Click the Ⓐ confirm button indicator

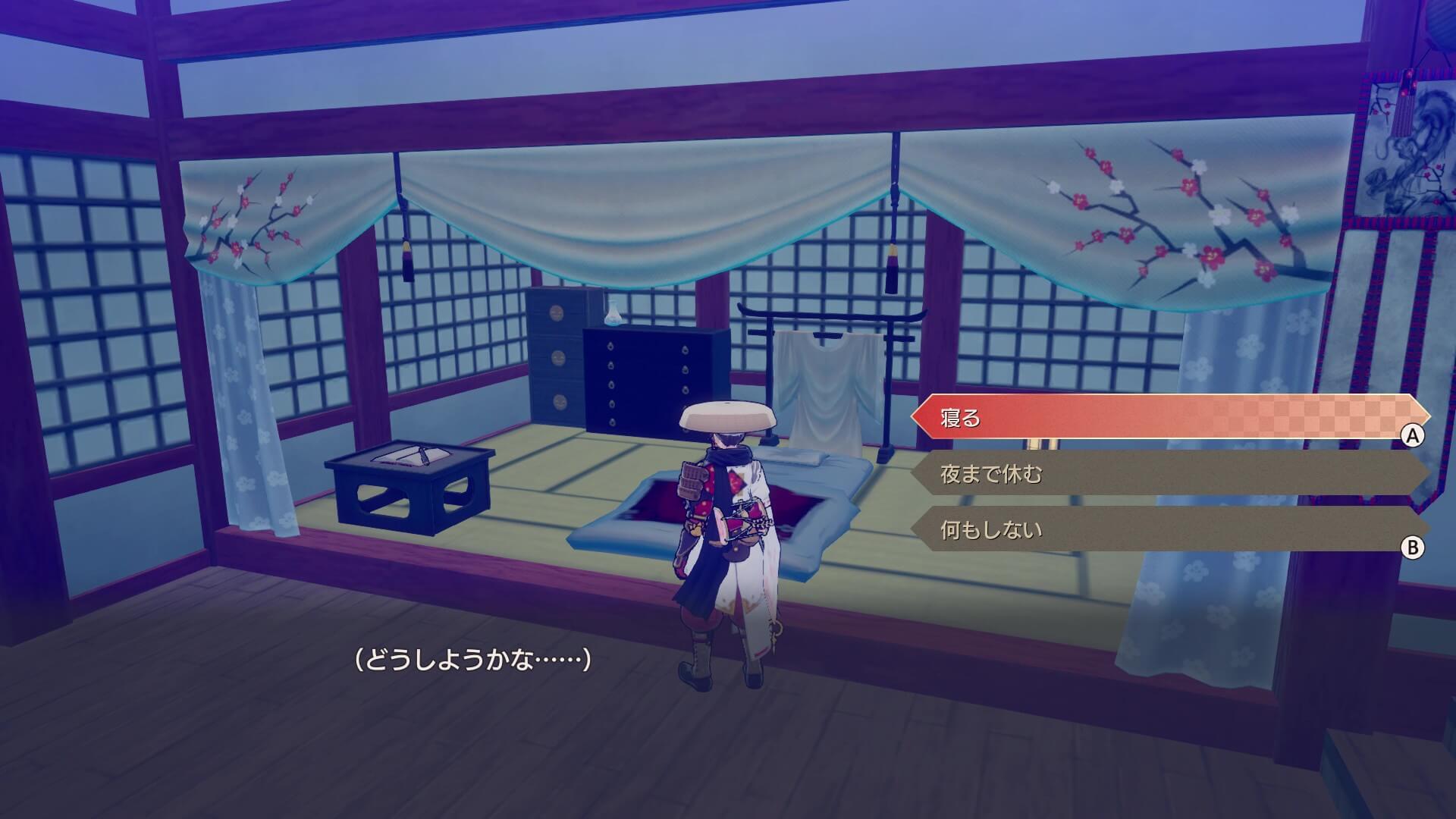pos(1413,435)
